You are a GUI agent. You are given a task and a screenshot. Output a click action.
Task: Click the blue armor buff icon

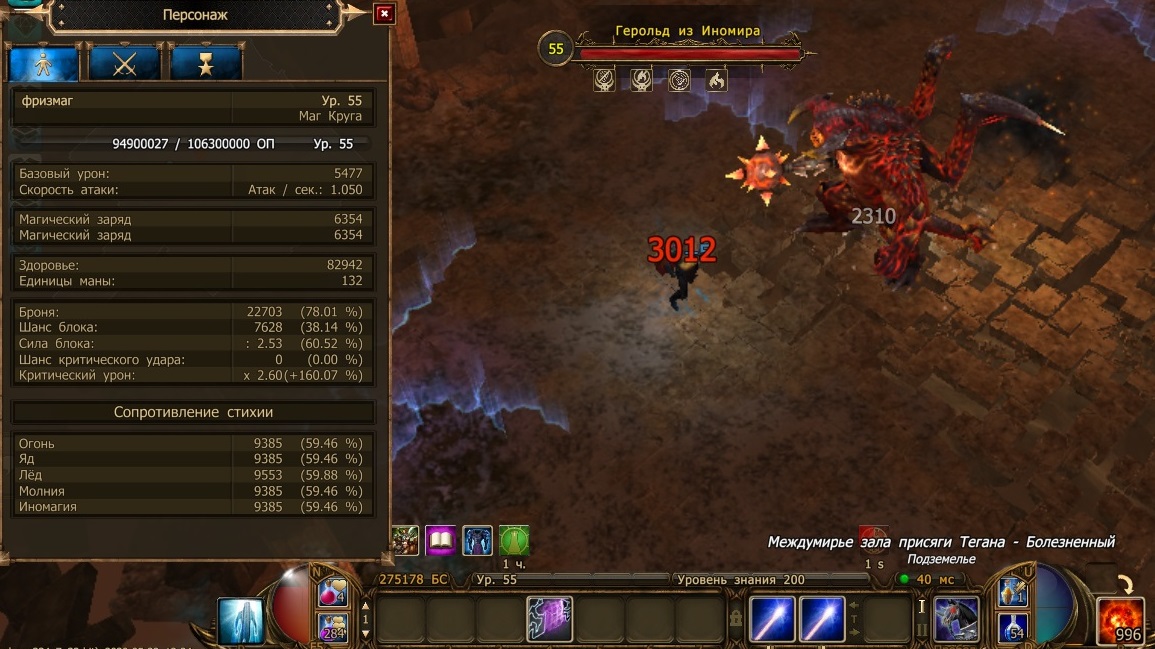[x=477, y=541]
